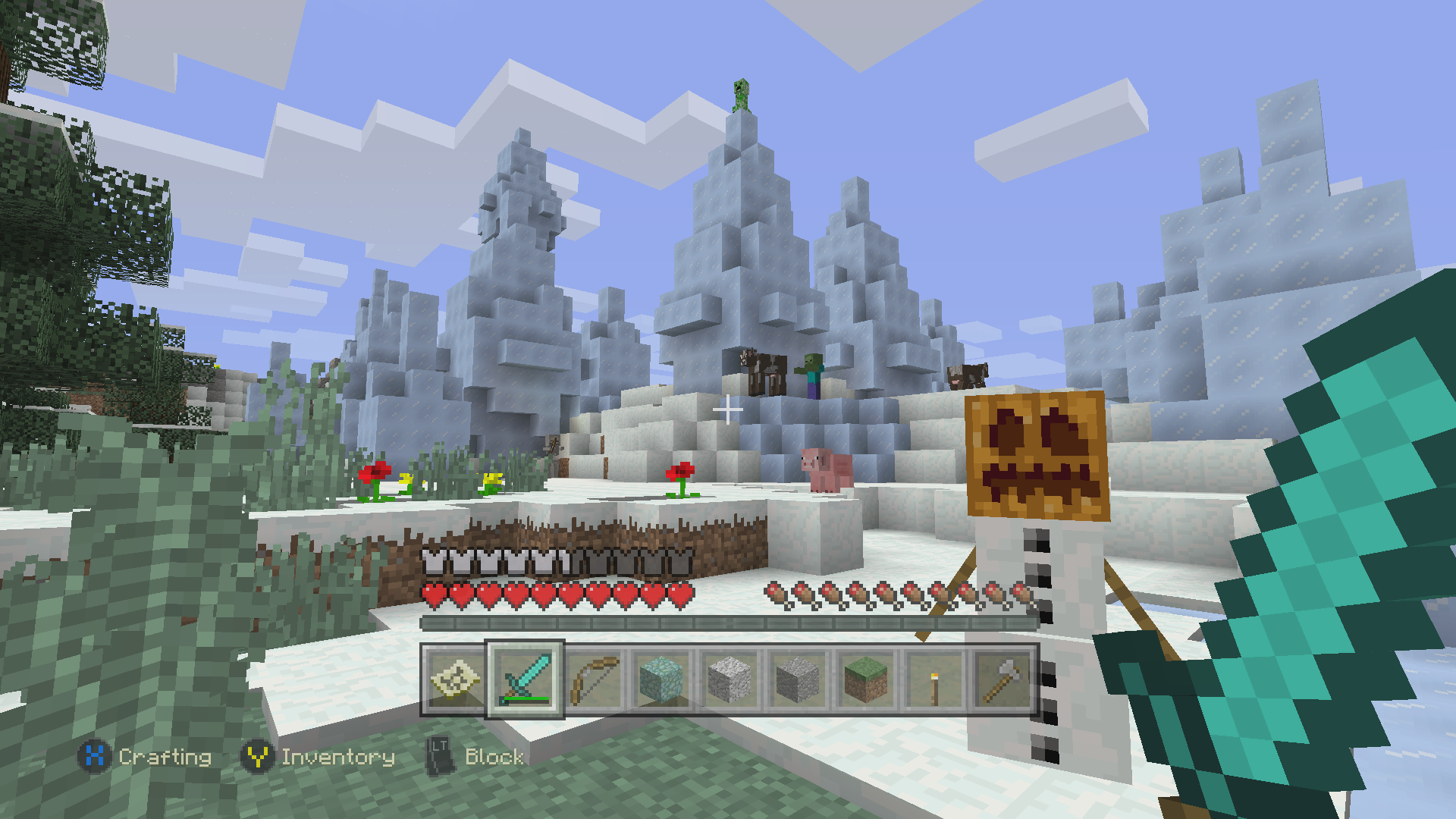Open the Crafting menu
Screen dimensions: 1456x819
(x=164, y=757)
